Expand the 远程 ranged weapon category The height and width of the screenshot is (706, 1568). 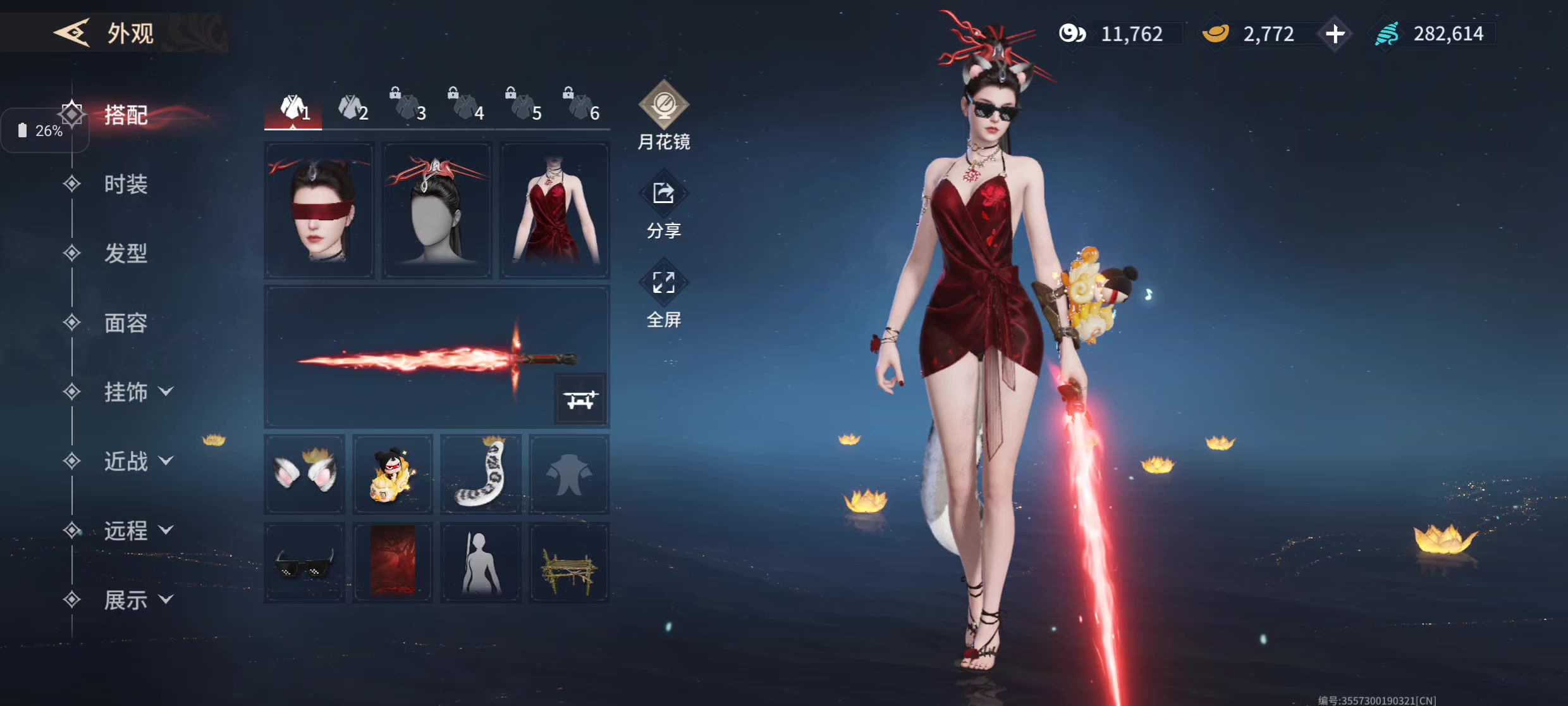pos(137,531)
